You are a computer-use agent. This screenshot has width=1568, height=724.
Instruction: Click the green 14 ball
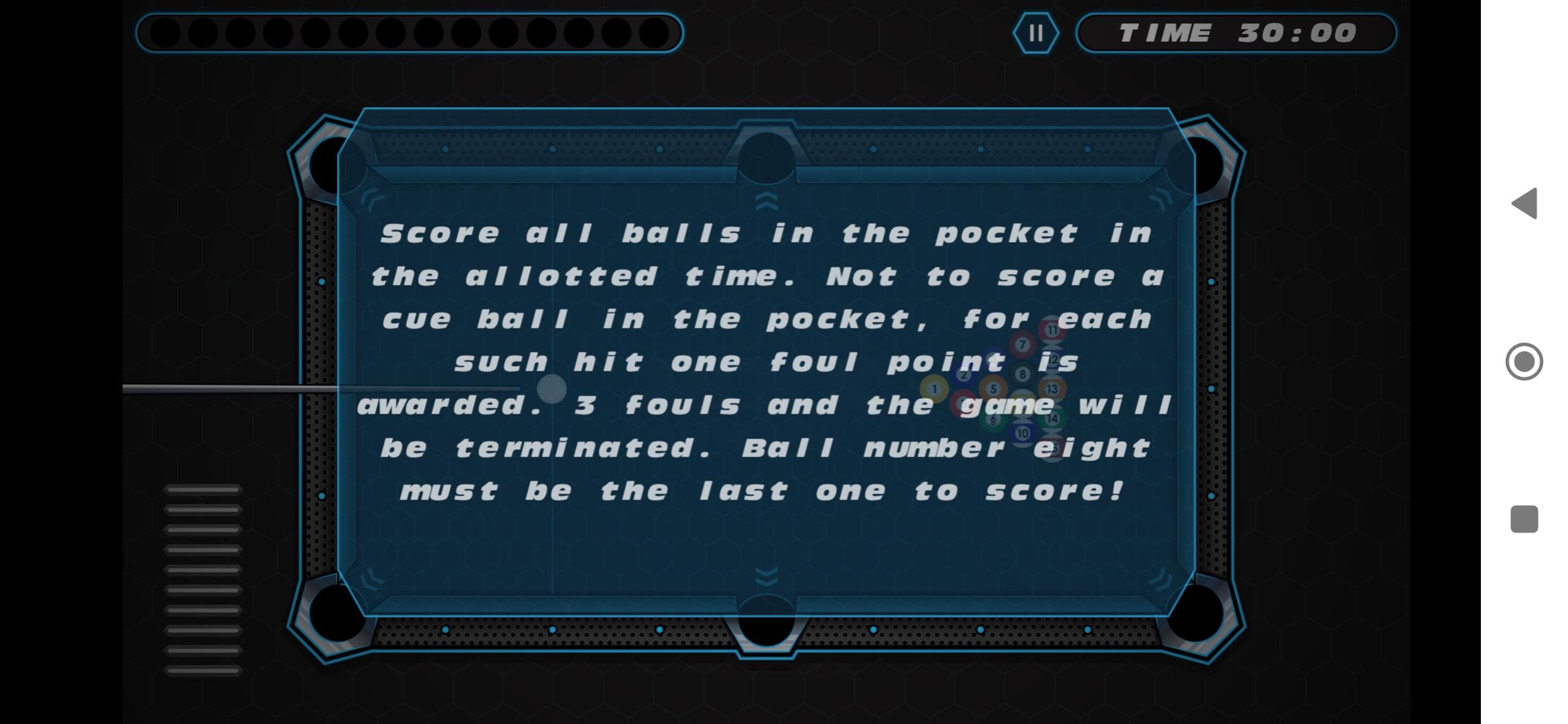click(x=1051, y=418)
